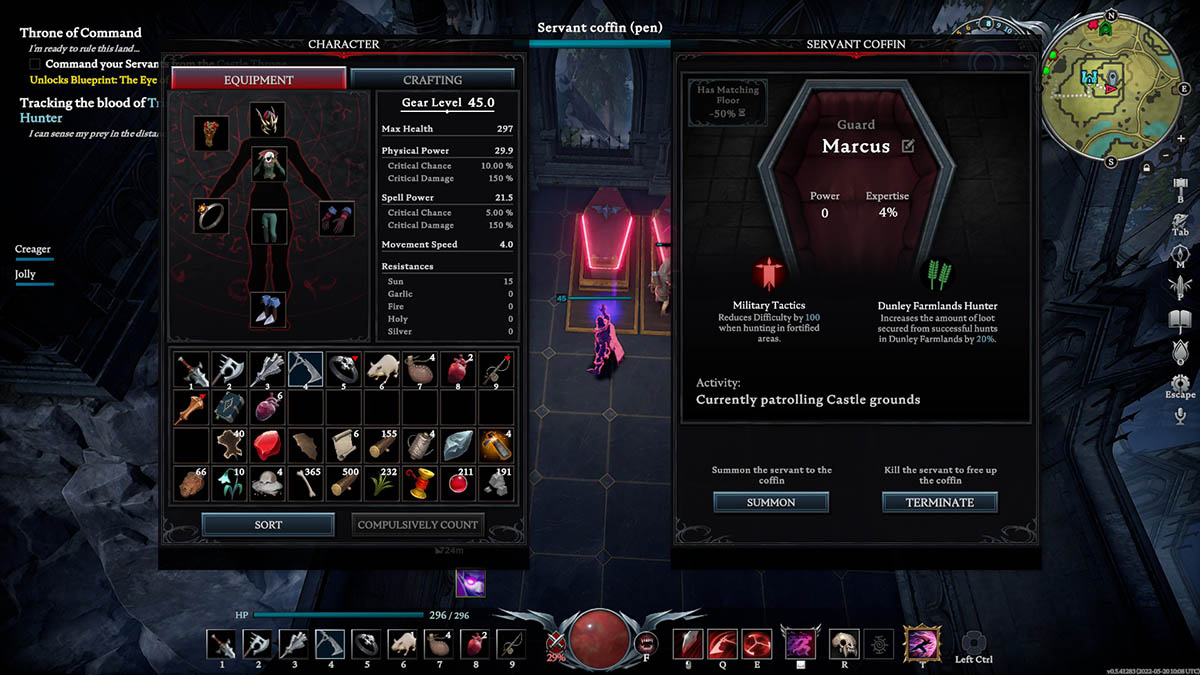Sort the inventory items

click(268, 524)
